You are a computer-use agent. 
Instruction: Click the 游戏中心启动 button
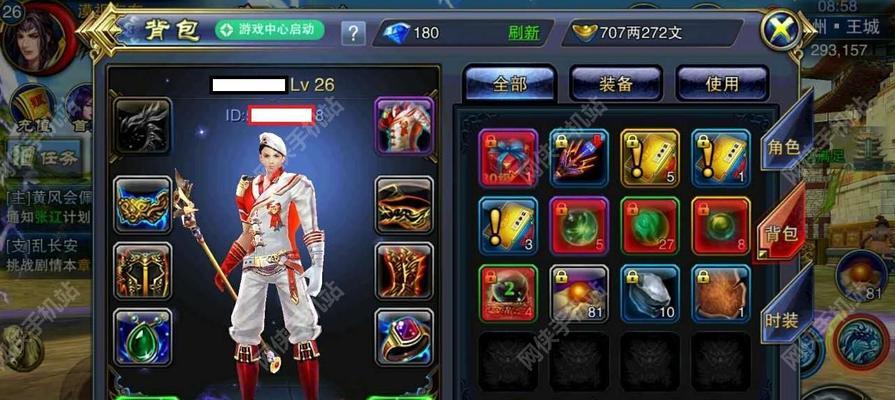270,29
